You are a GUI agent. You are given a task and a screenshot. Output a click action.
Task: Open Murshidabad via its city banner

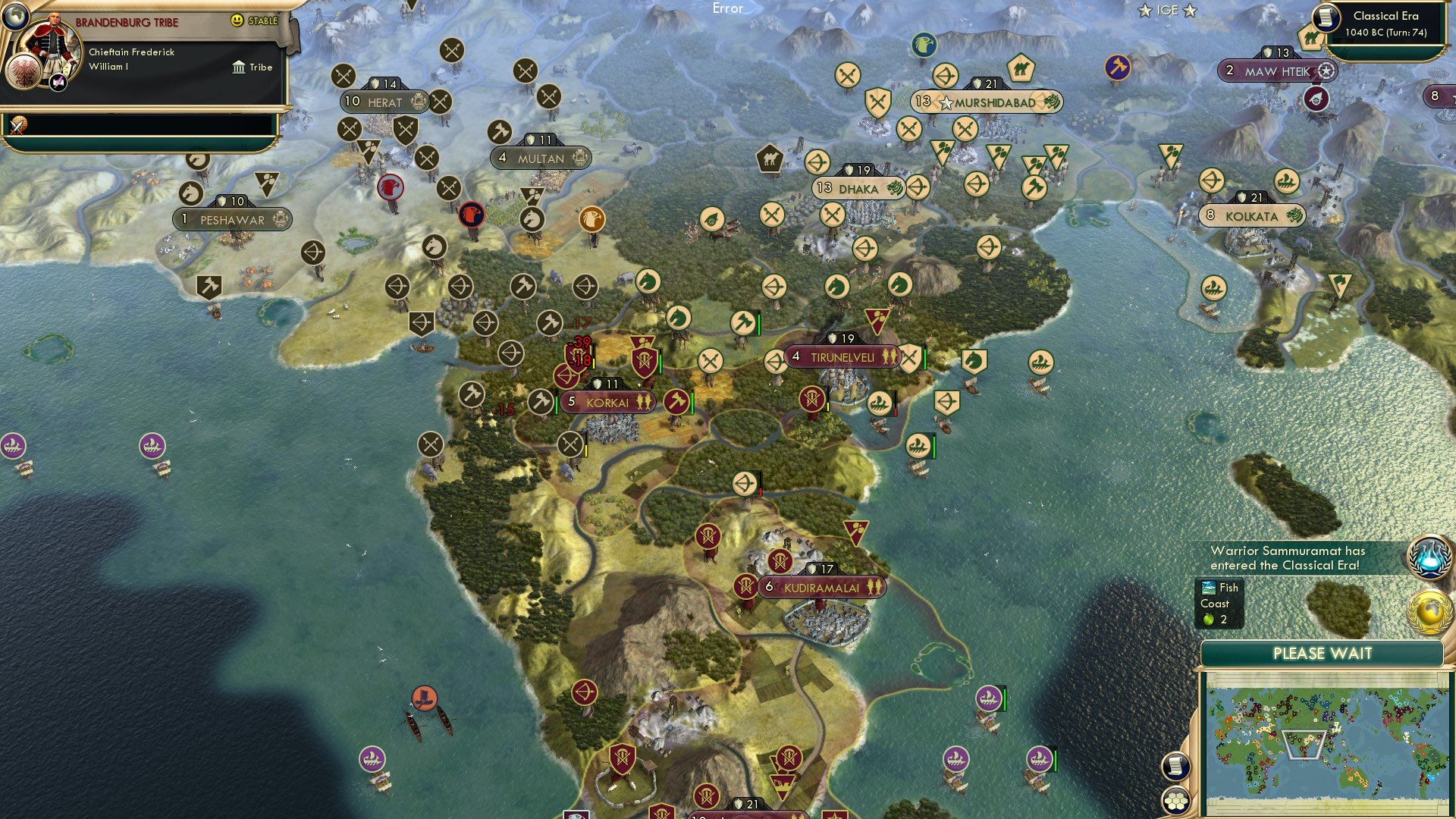click(x=986, y=99)
